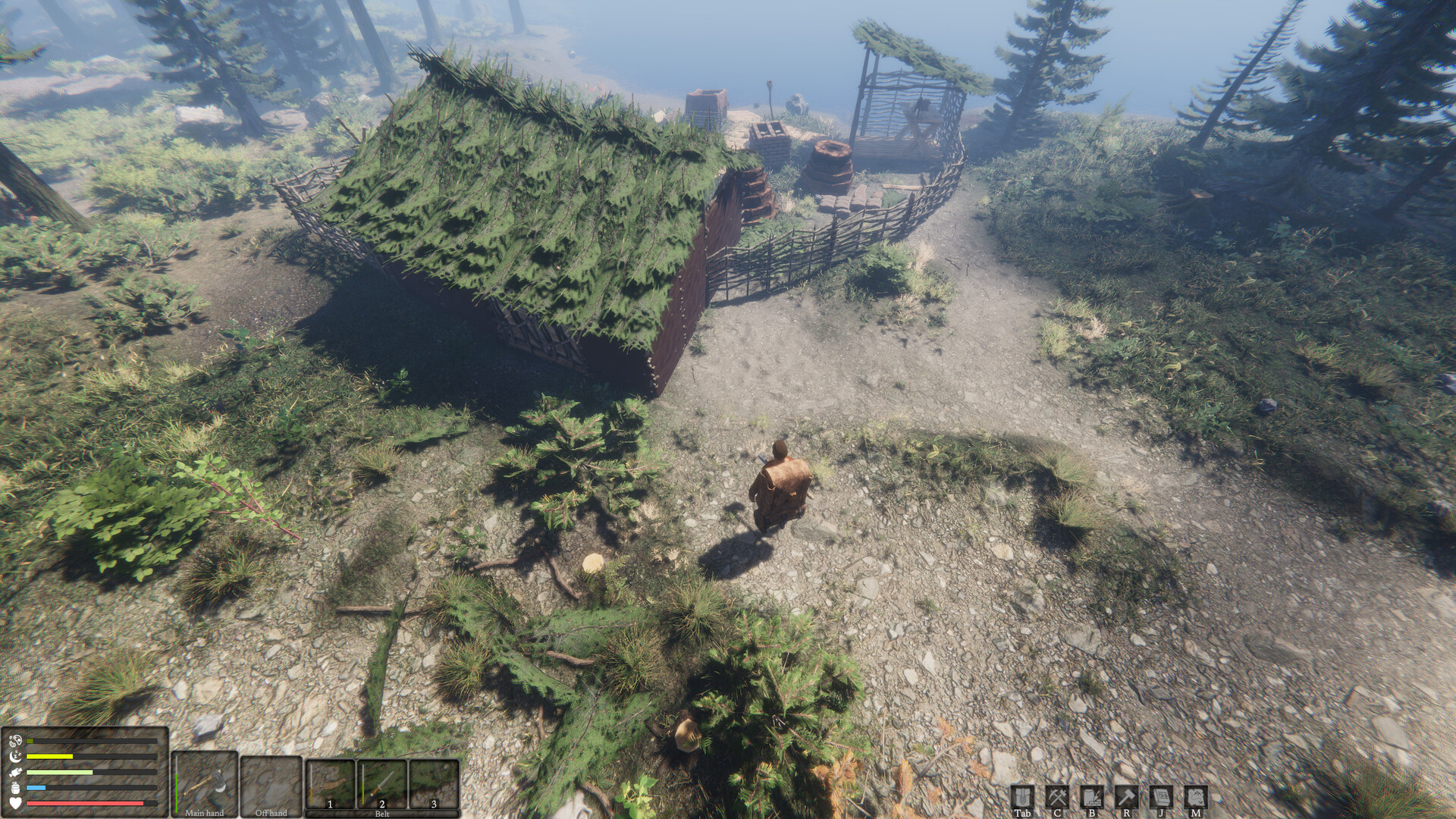1456x819 pixels.
Task: Click the red health bar
Action: [x=83, y=802]
